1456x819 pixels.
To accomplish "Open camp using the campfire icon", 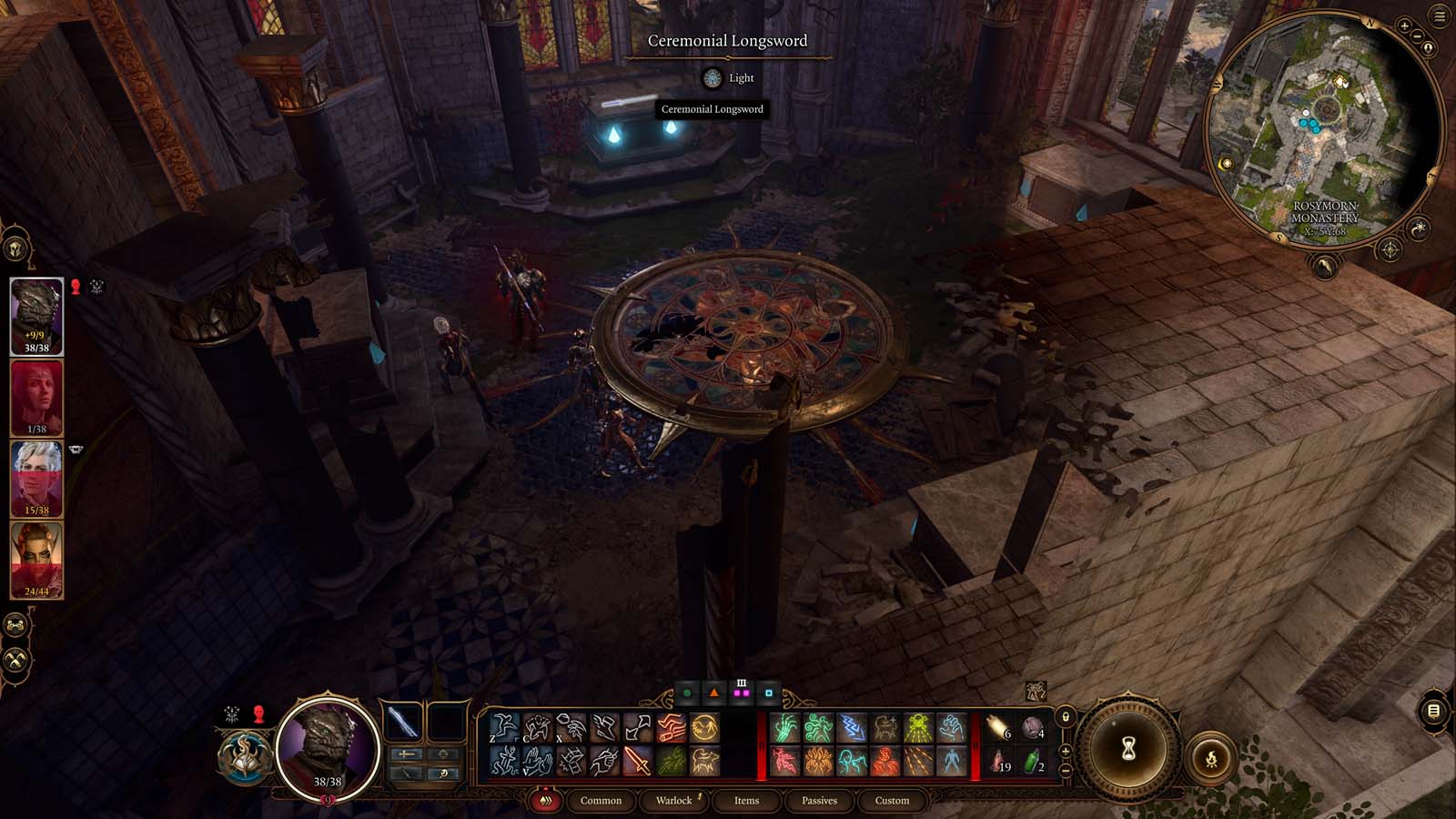I will coord(1211,758).
